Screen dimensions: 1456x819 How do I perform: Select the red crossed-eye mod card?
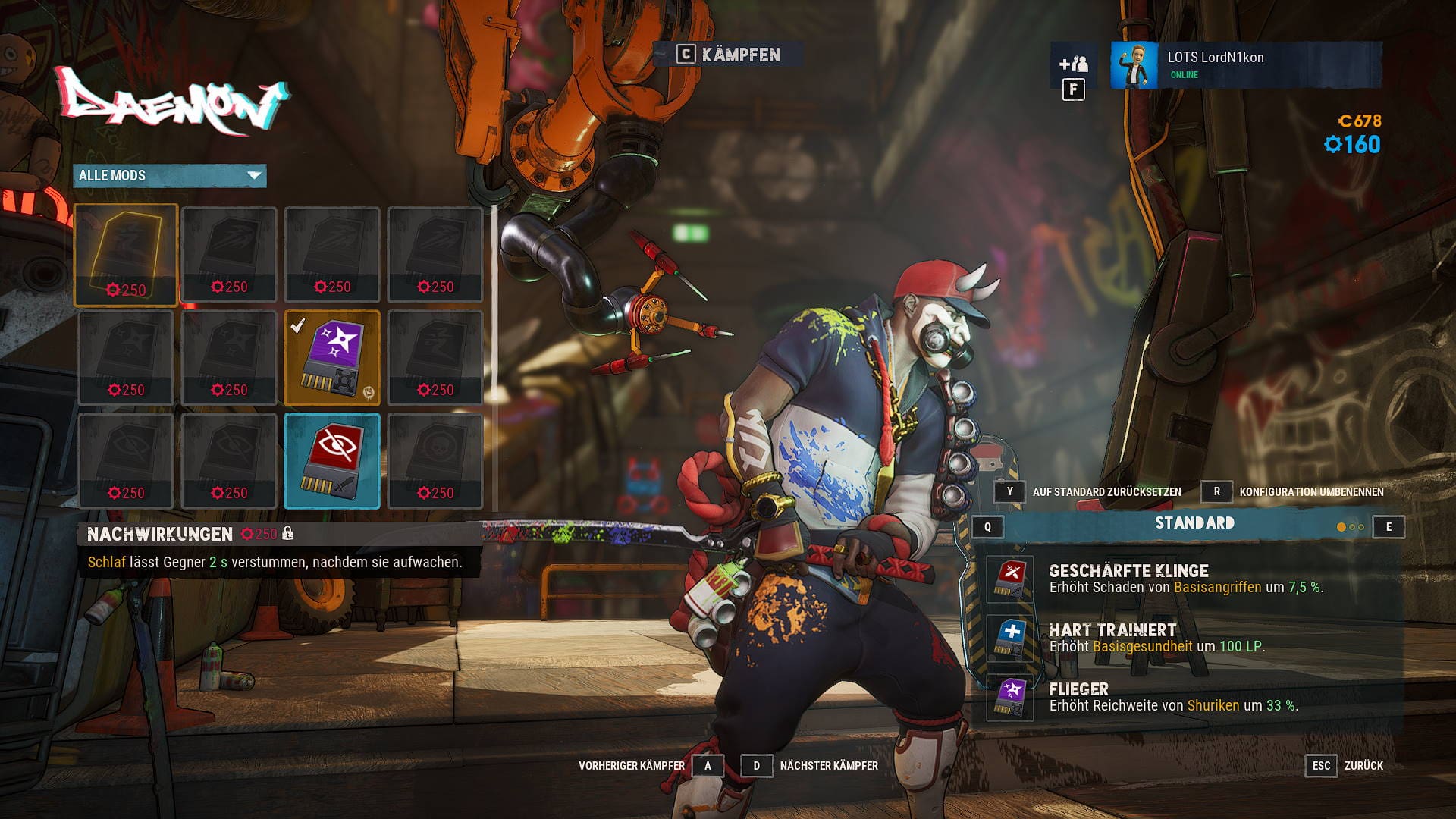332,460
